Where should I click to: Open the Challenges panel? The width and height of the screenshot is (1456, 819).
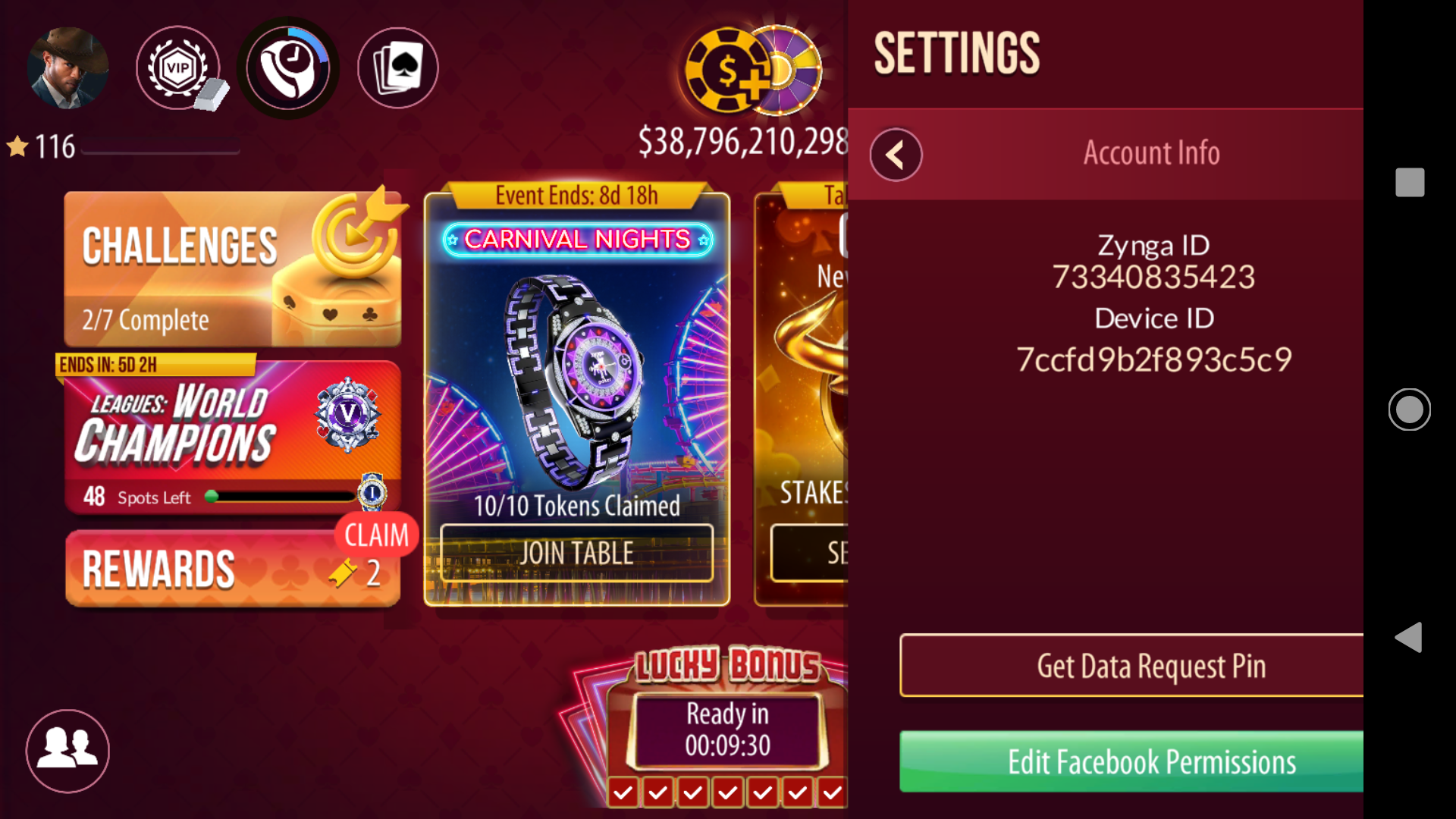coord(232,269)
